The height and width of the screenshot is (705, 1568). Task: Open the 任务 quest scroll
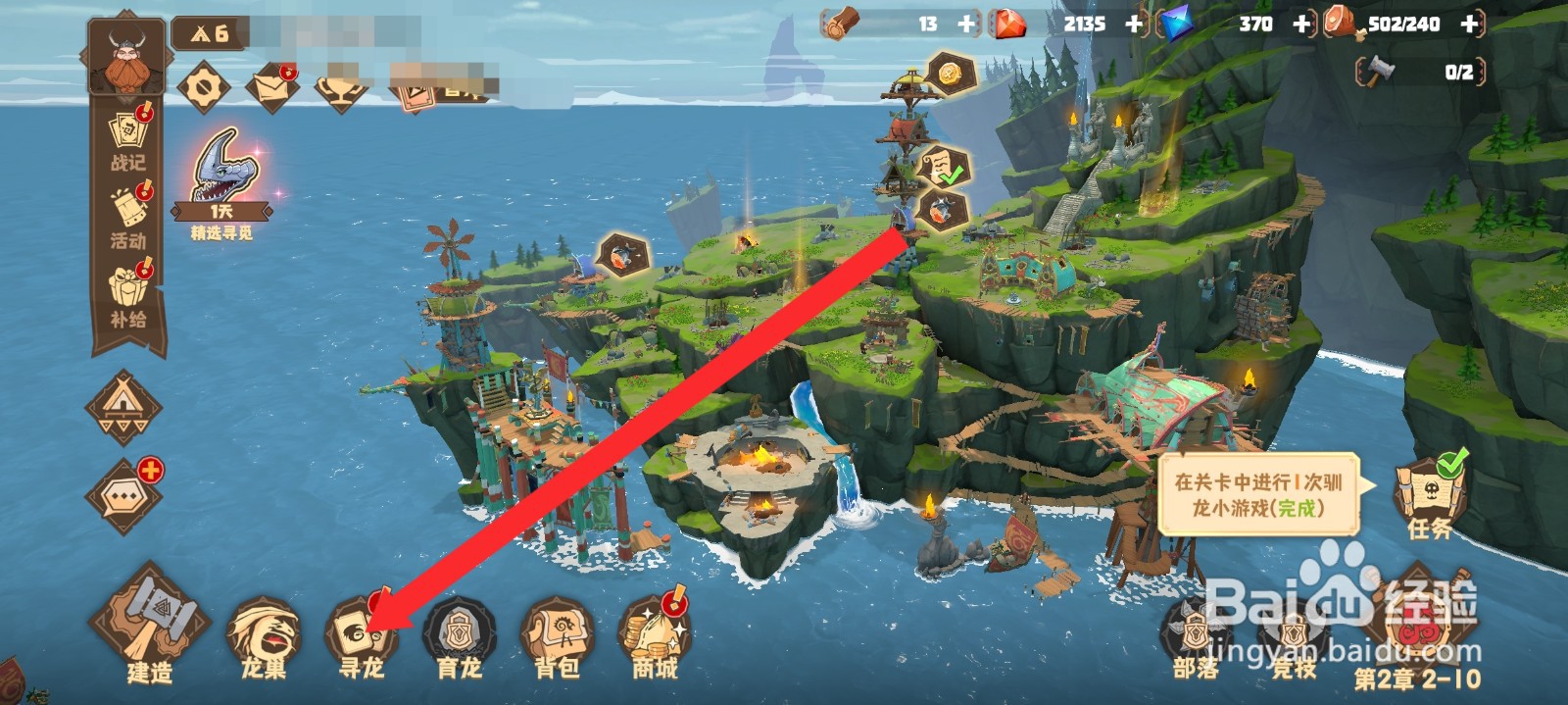[1430, 495]
